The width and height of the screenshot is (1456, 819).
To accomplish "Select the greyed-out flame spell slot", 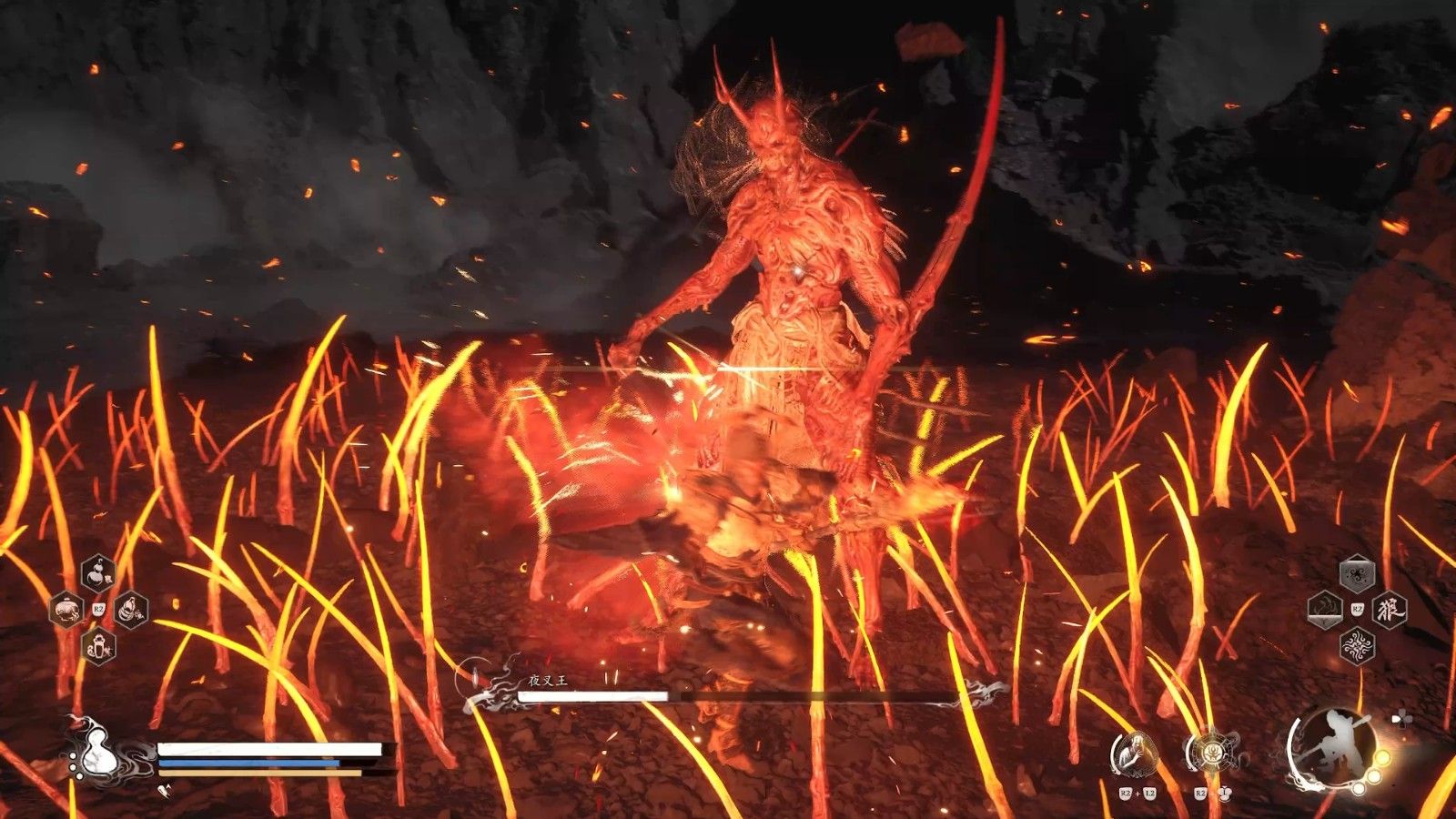I will click(1324, 609).
